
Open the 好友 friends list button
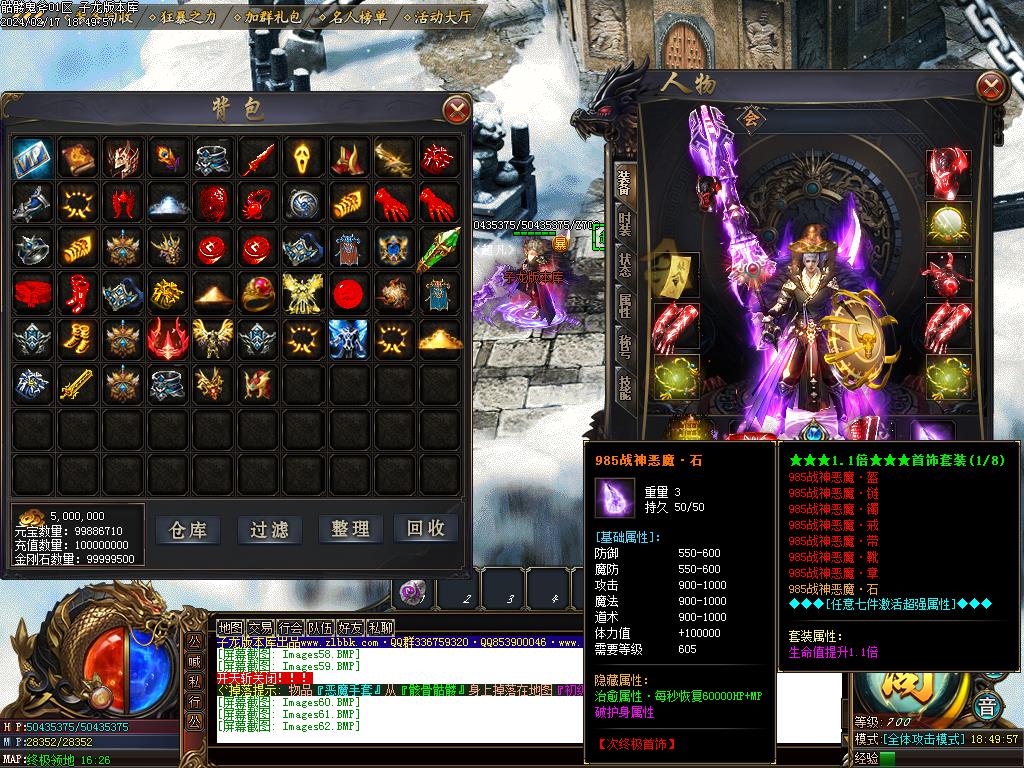[350, 628]
